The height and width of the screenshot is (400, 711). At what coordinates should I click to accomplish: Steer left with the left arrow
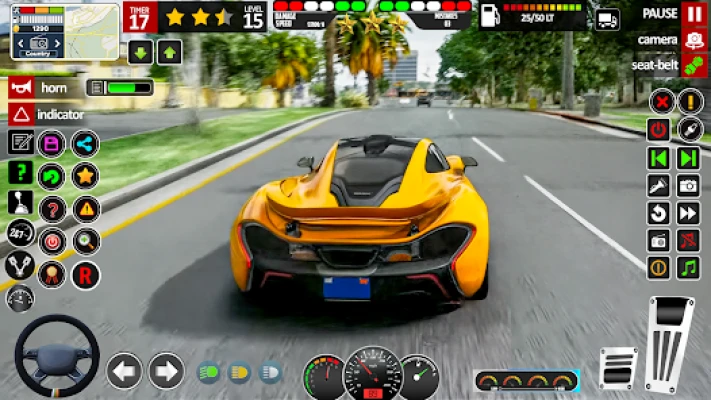[124, 371]
